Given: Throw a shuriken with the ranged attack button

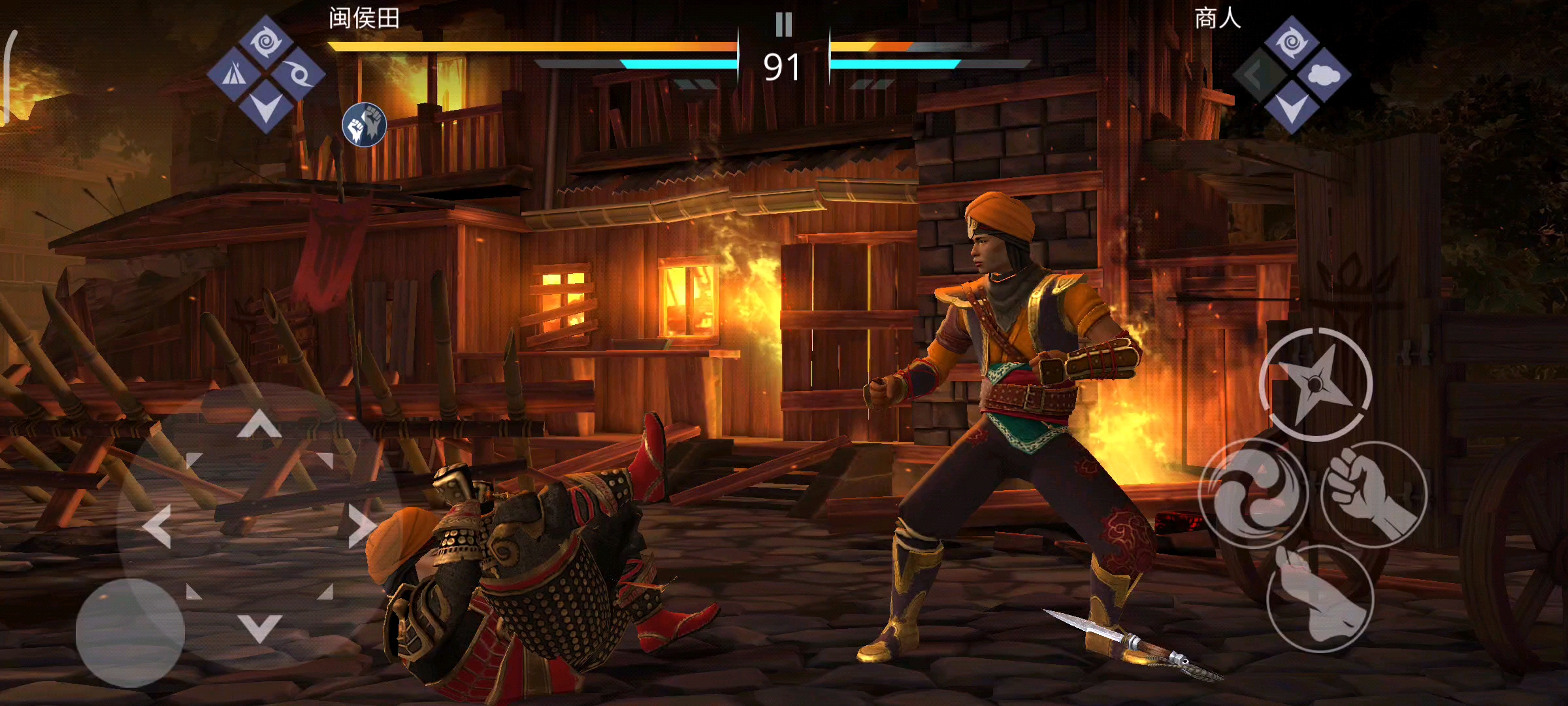Looking at the screenshot, I should tap(1316, 384).
